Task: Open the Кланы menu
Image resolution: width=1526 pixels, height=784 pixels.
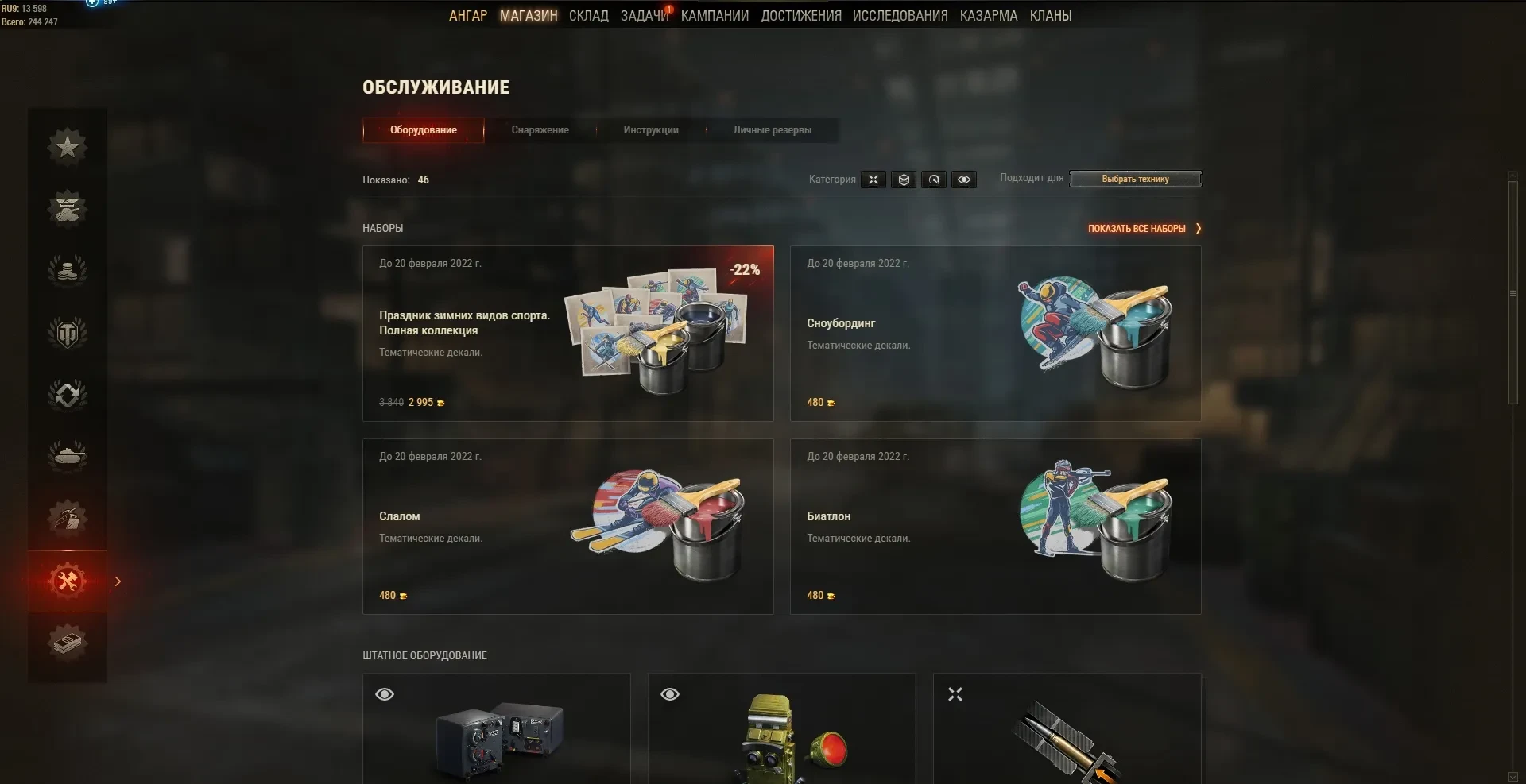Action: click(1050, 16)
